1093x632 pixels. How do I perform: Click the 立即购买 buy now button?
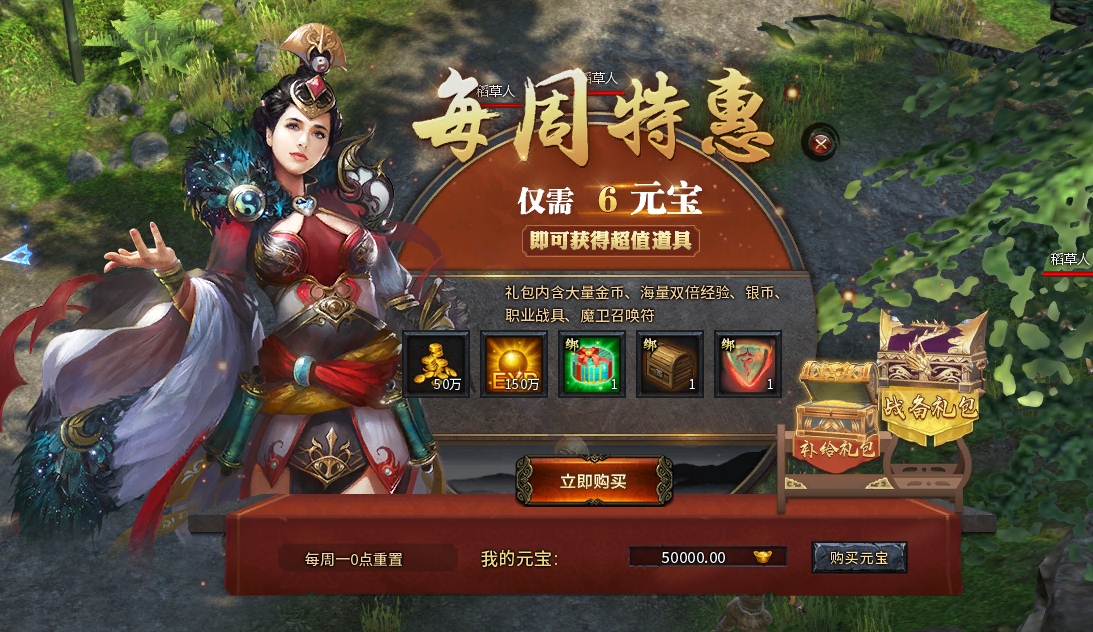tap(593, 481)
